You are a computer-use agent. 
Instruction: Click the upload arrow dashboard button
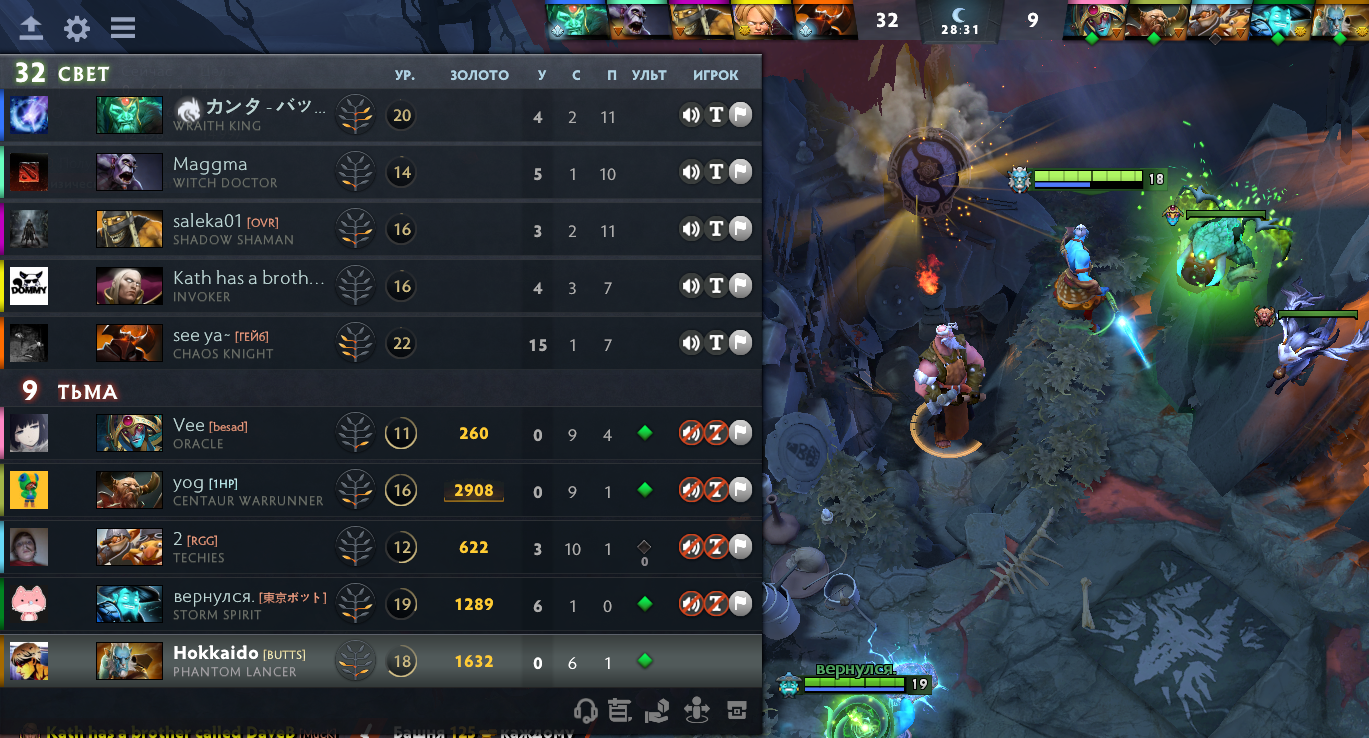click(31, 28)
